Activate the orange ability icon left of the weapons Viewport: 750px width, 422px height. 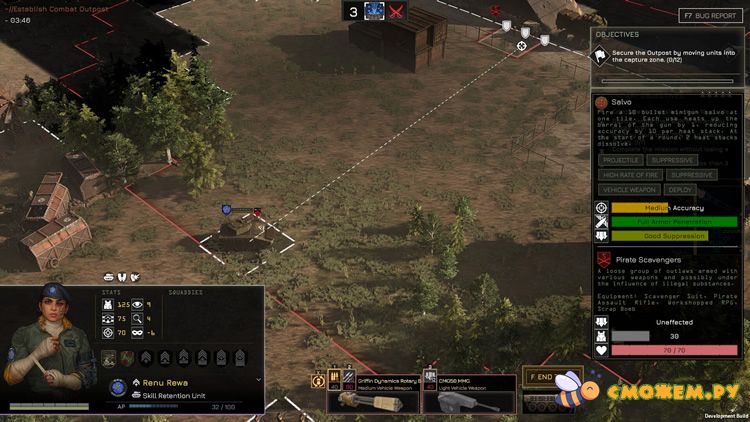[x=319, y=381]
